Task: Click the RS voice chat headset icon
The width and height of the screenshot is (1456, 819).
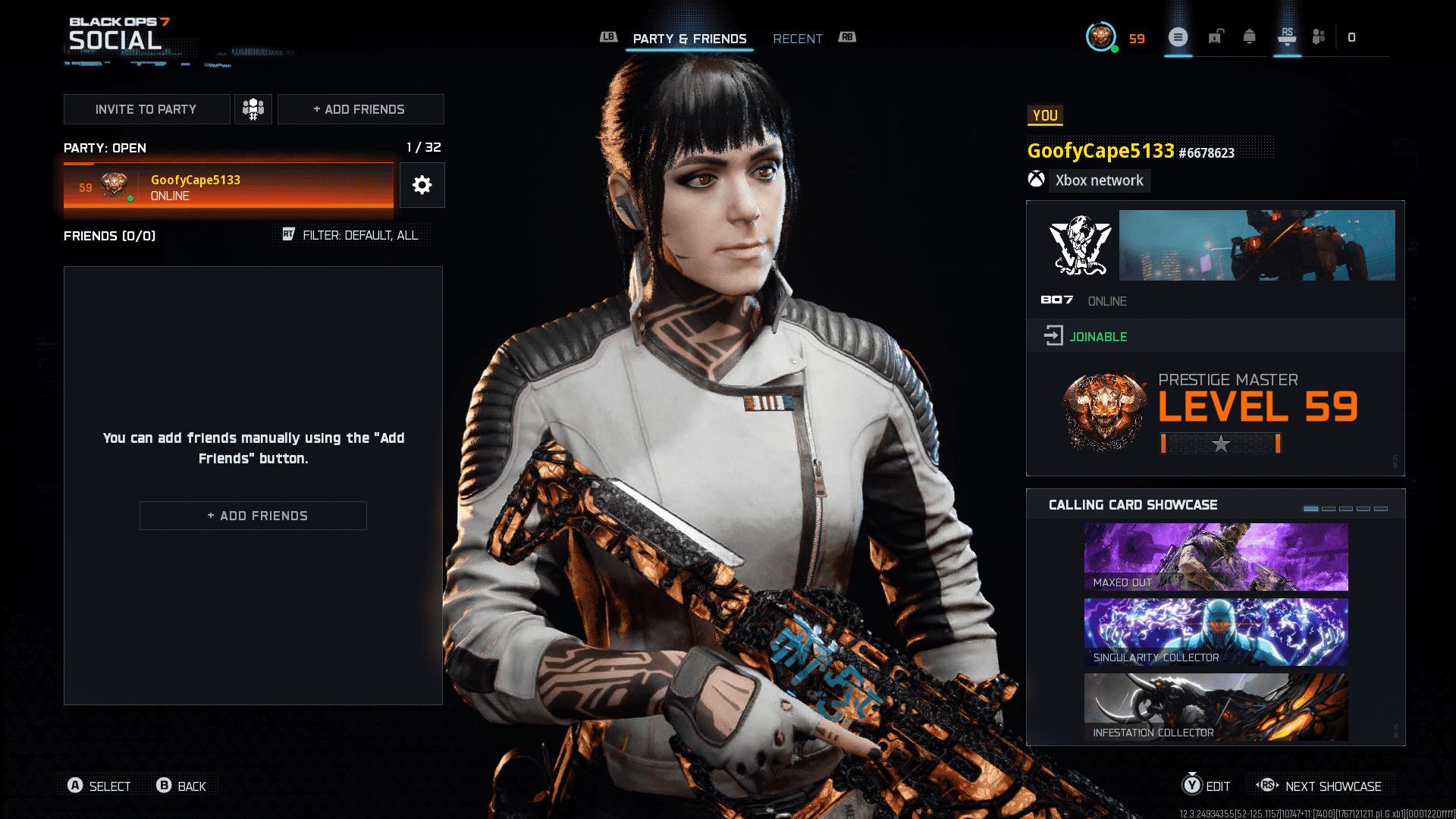Action: (x=1287, y=38)
